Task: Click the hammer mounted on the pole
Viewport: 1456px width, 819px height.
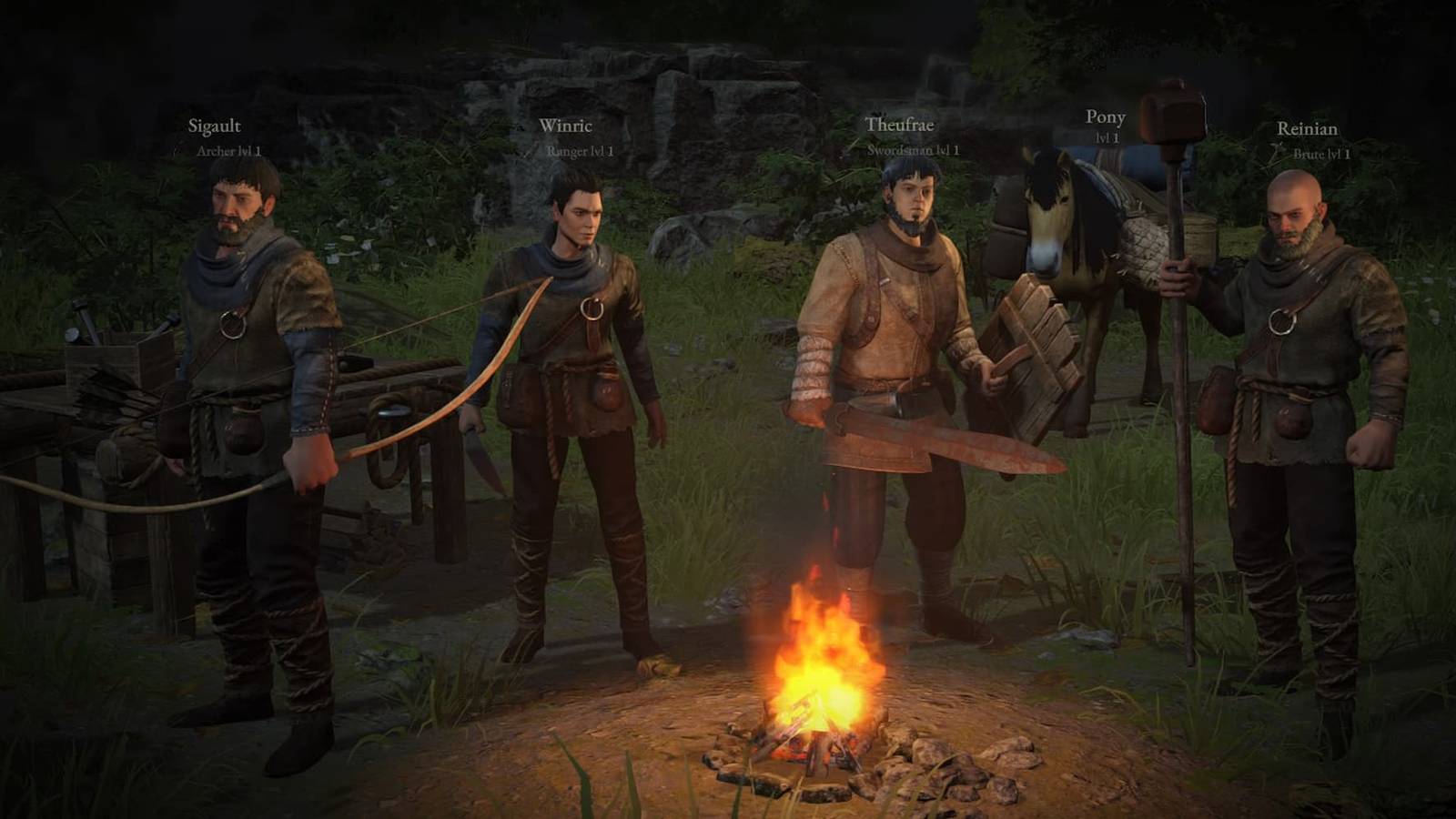Action: coord(1174,109)
